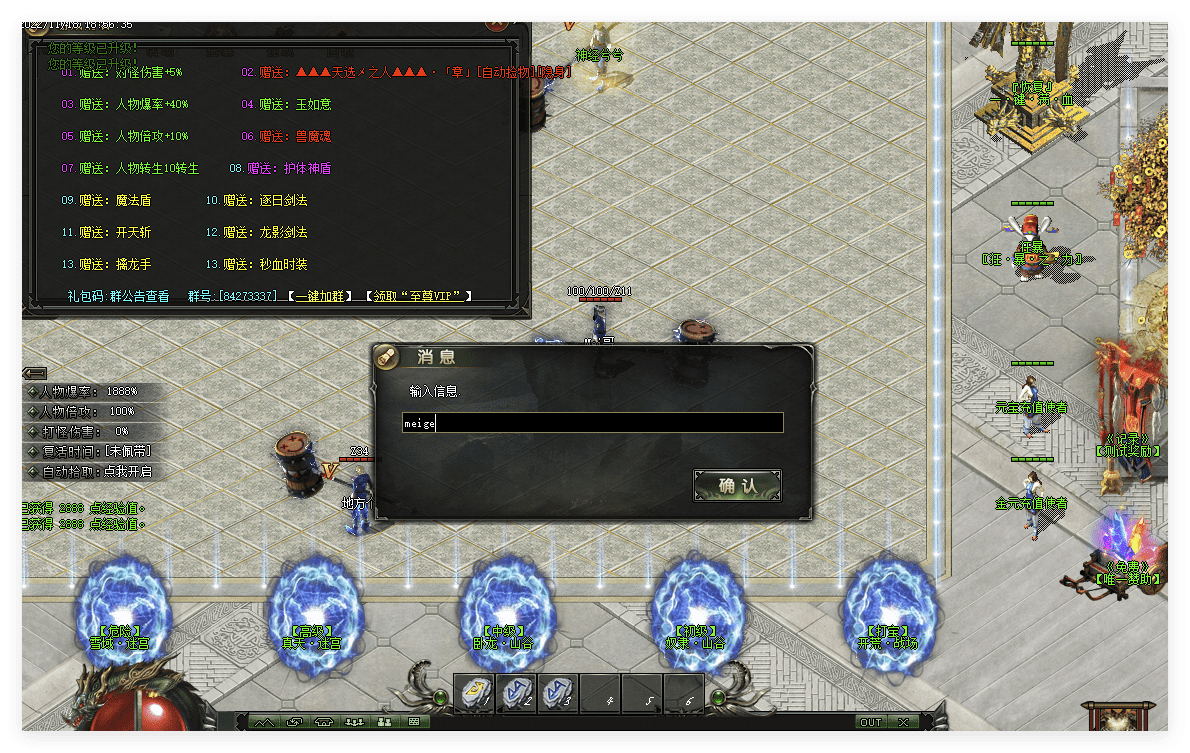Close the game with the bottom-bar X button
Image resolution: width=1190 pixels, height=753 pixels.
[x=903, y=722]
